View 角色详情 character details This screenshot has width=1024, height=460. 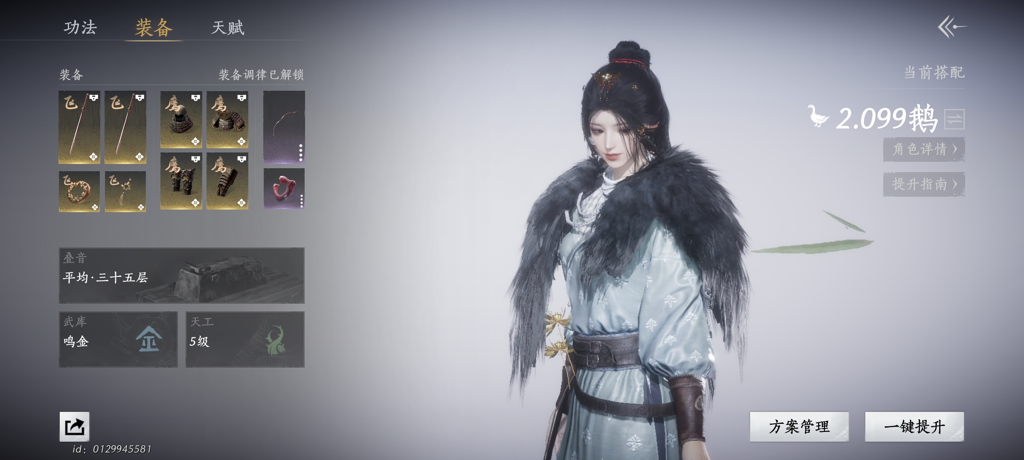923,149
